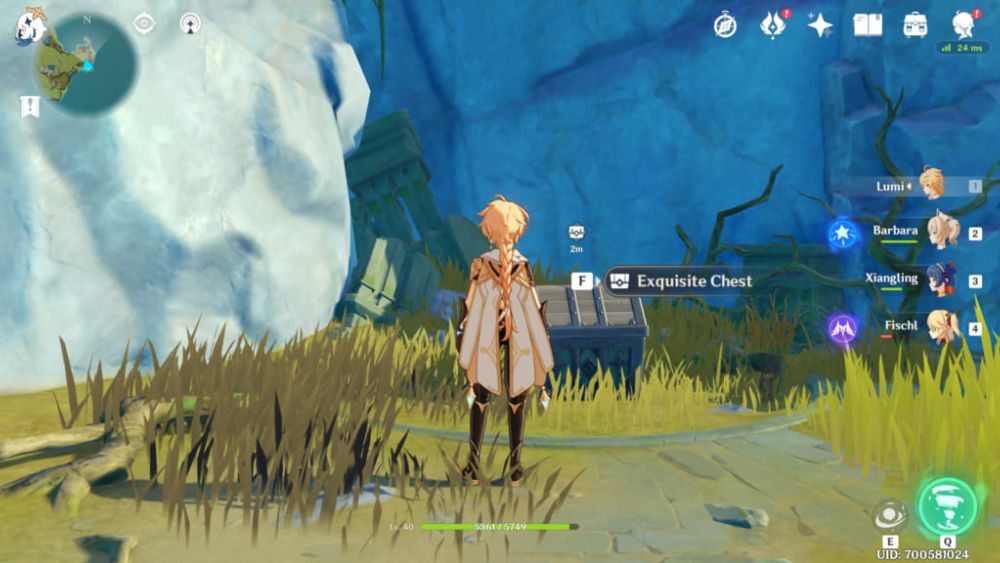Open the winged events icon

[772, 25]
